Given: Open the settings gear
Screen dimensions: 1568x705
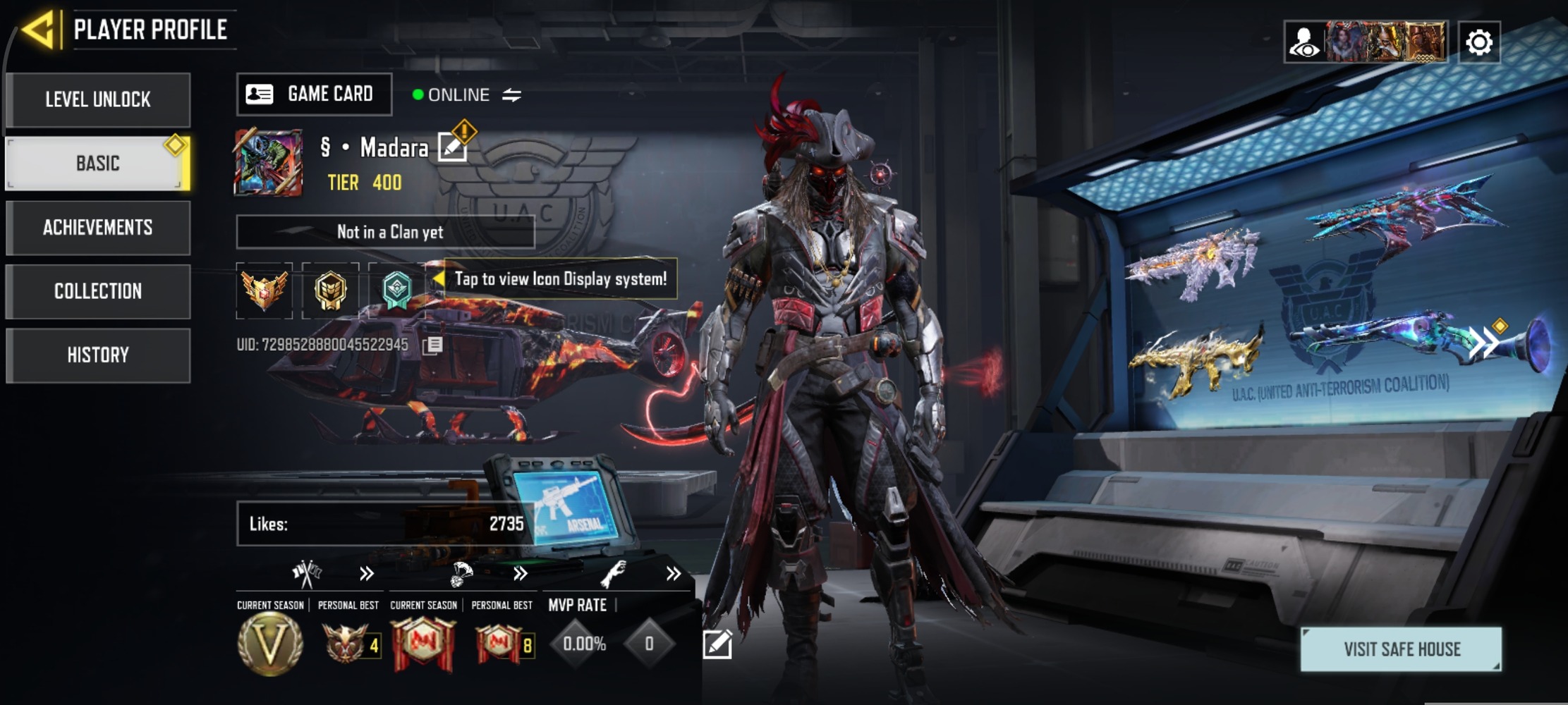Looking at the screenshot, I should click(x=1480, y=42).
